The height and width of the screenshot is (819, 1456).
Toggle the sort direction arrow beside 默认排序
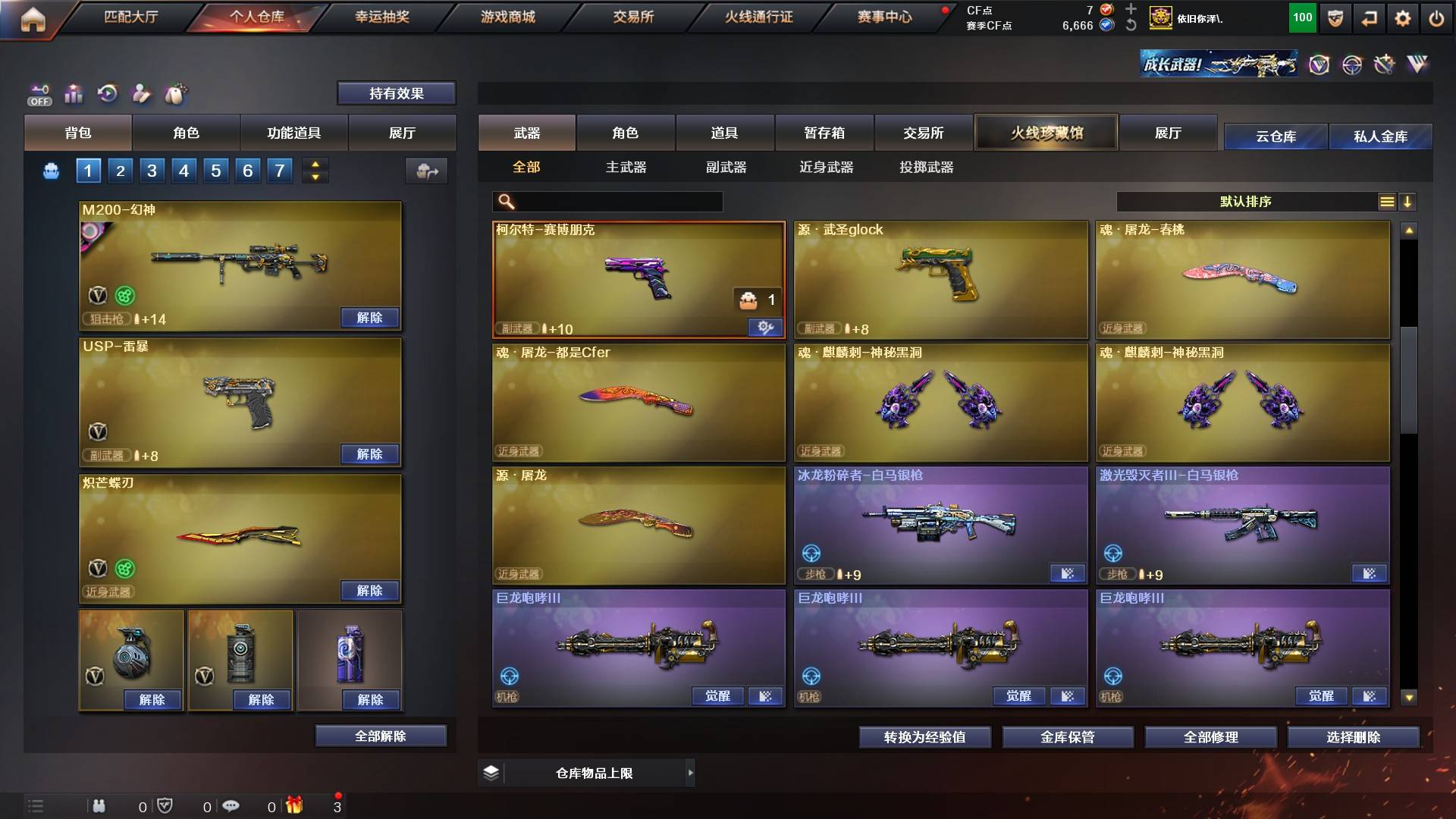(x=1409, y=202)
